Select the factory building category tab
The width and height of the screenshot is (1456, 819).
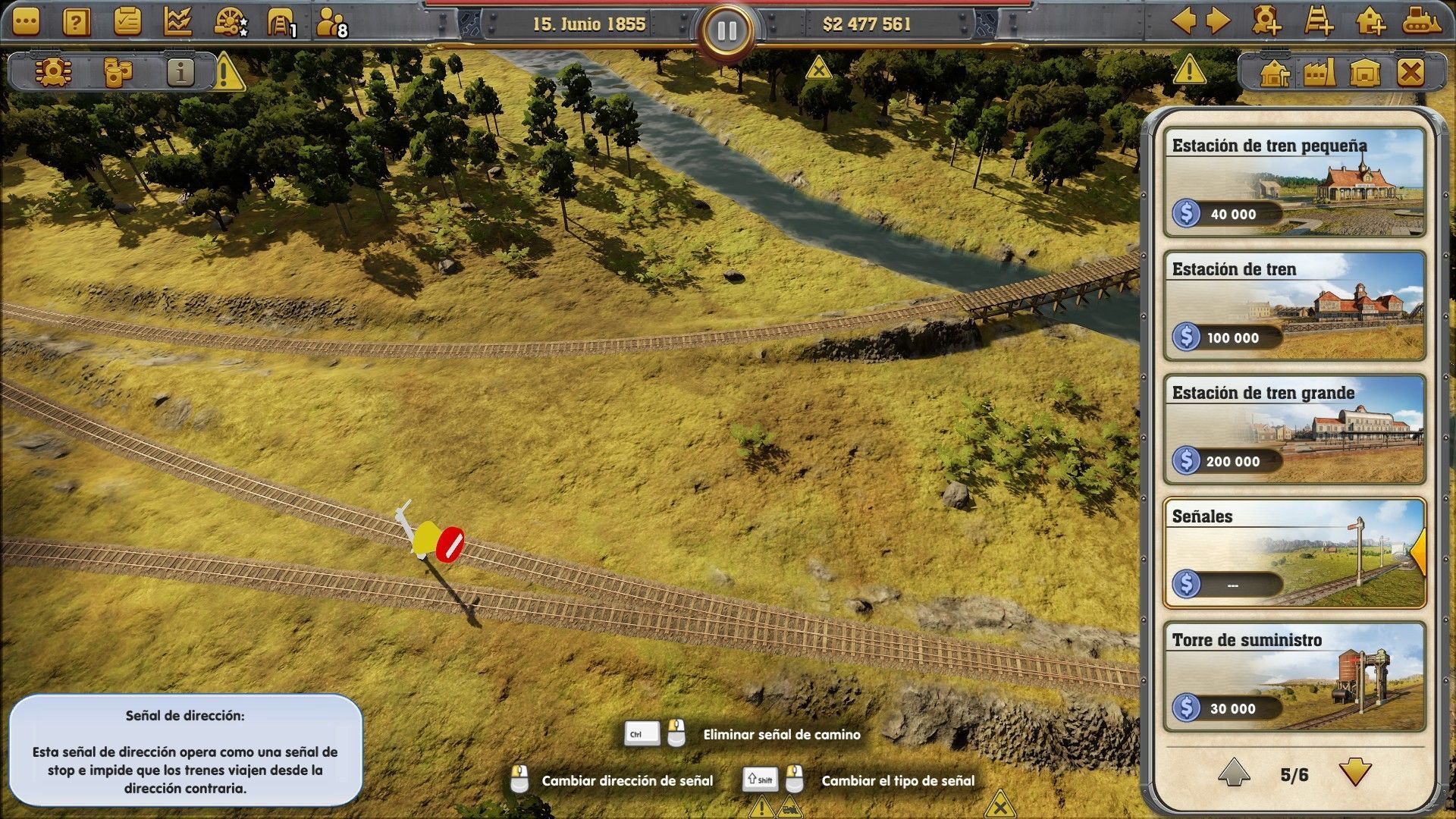tap(1319, 74)
